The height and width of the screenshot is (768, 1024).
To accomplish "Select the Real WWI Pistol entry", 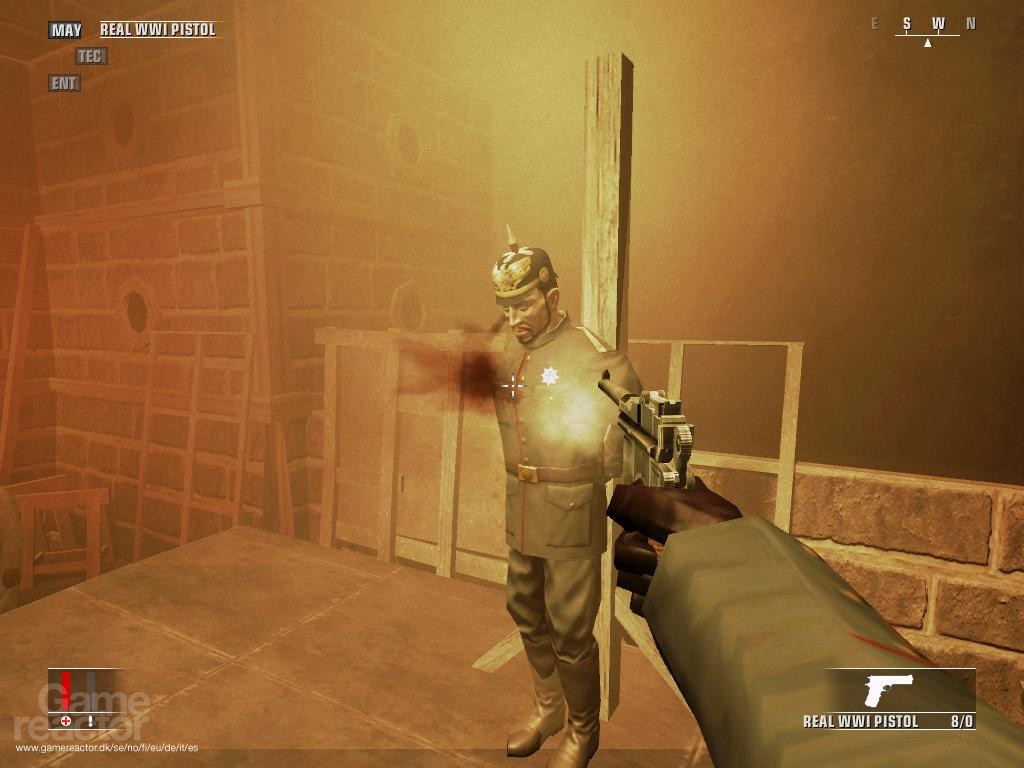I will (158, 30).
